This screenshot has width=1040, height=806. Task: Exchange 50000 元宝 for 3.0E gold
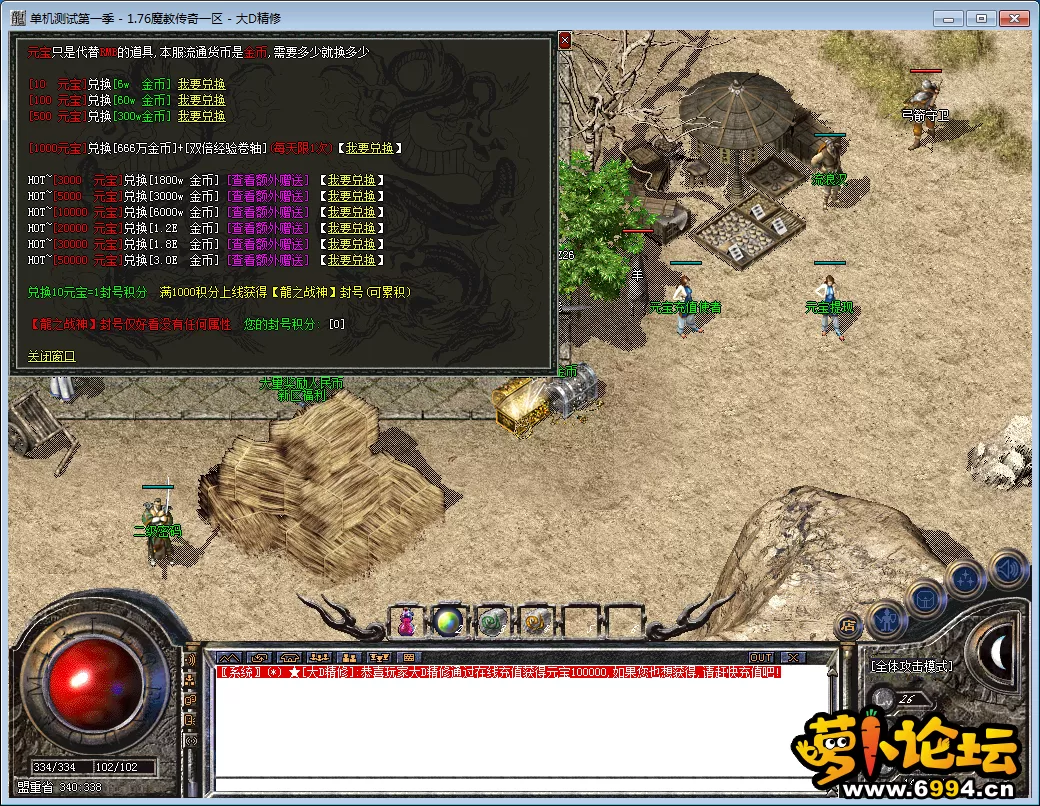click(x=351, y=260)
